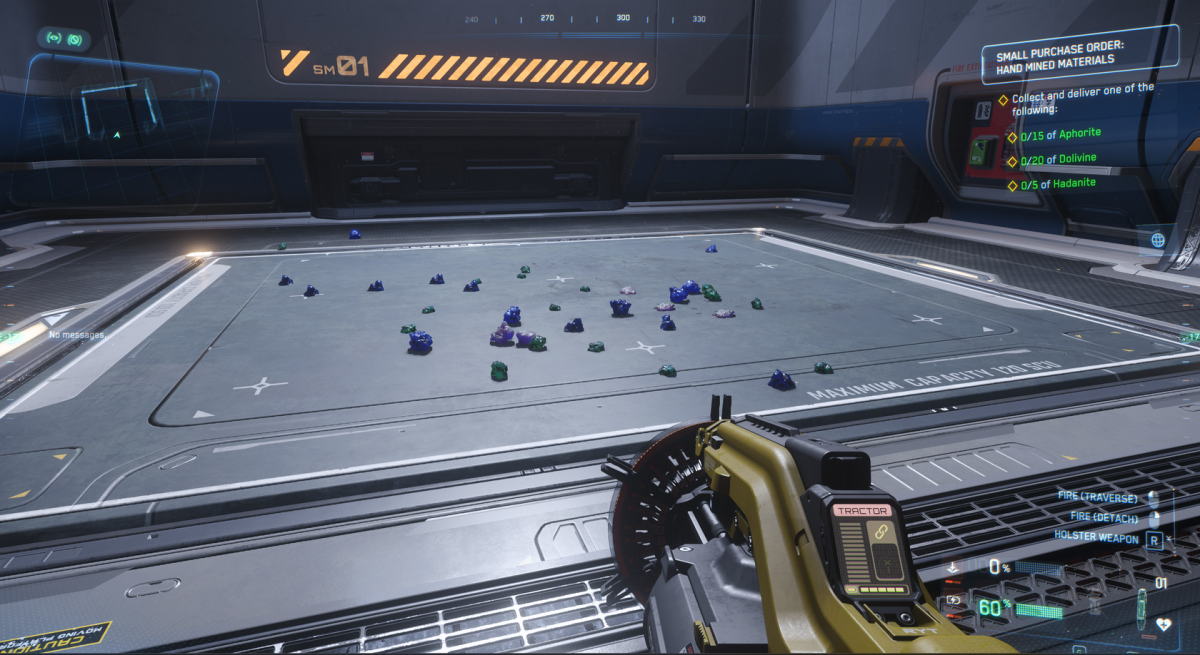Click the circled comms status icon

[x=74, y=39]
